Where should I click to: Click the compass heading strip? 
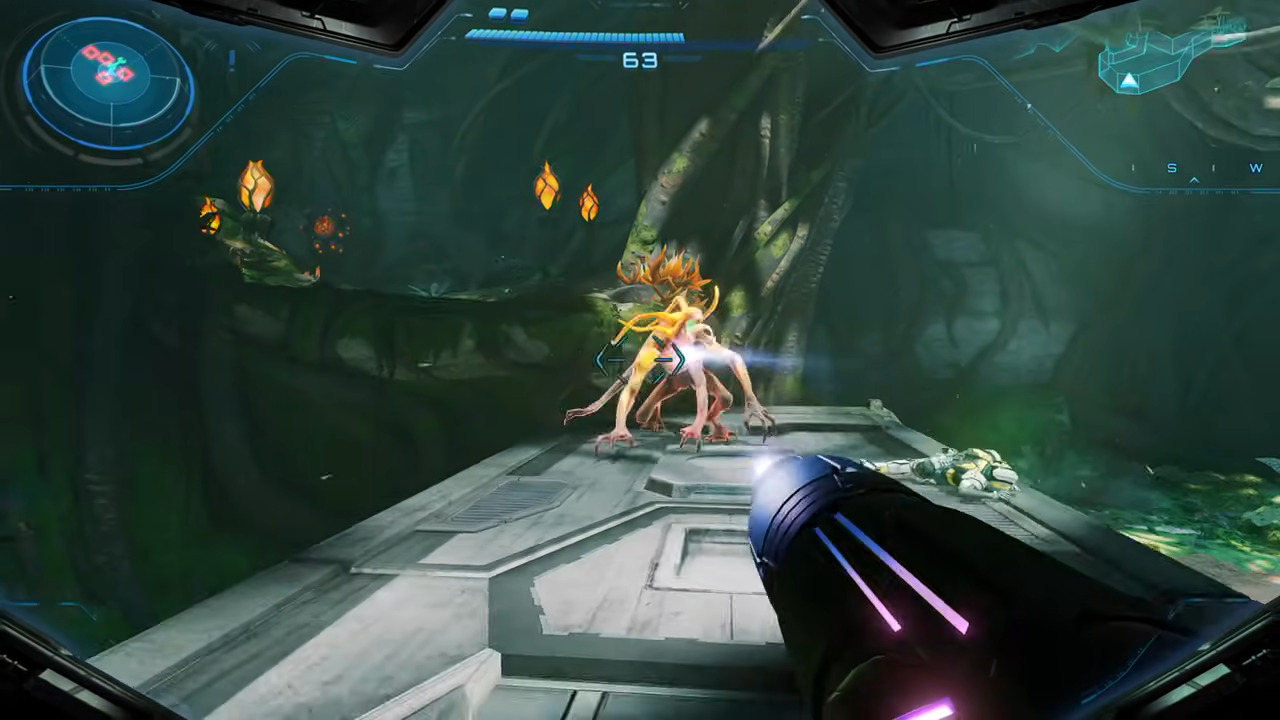click(1196, 170)
